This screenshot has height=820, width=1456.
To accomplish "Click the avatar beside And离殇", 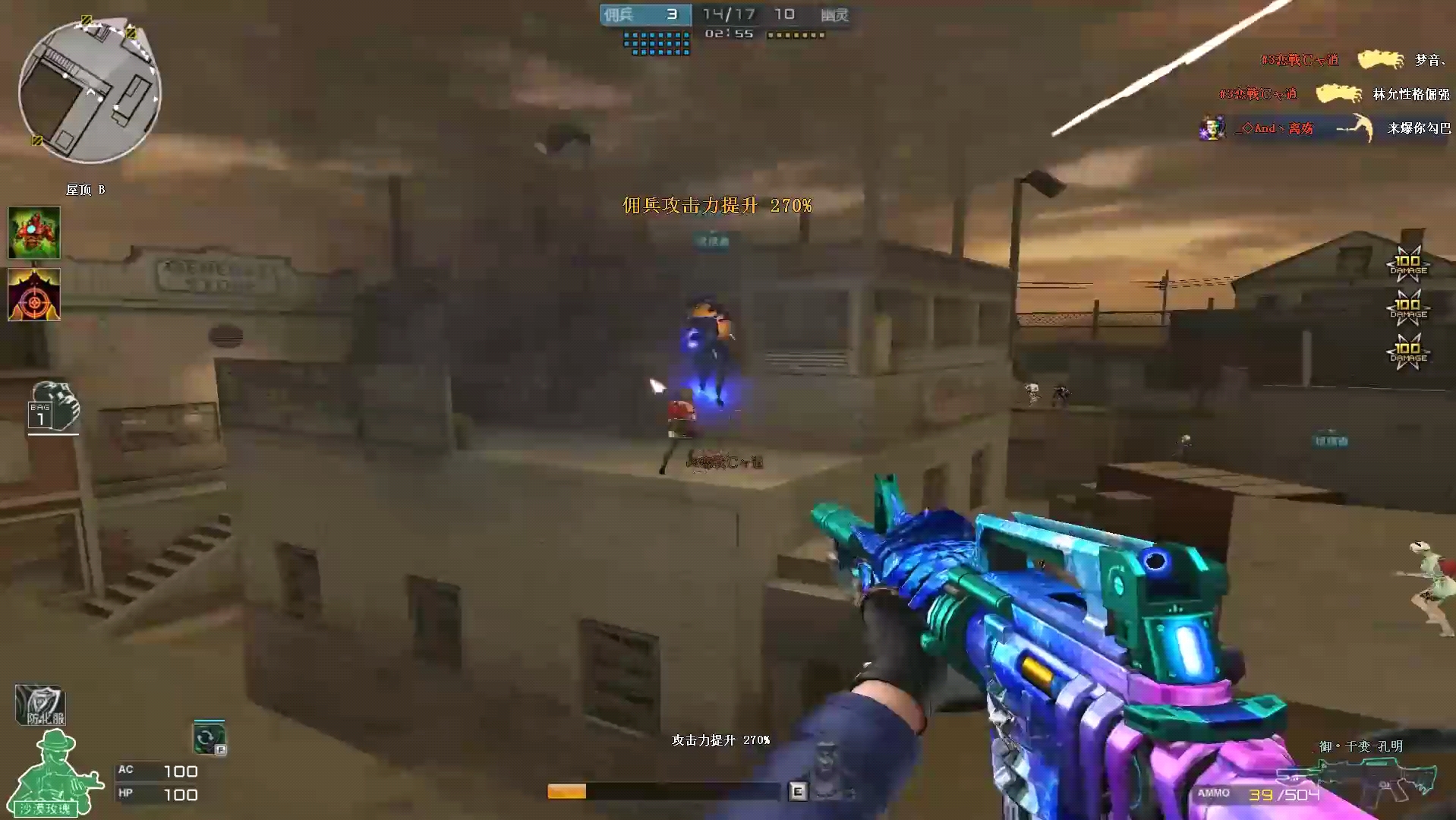I will coord(1212,128).
